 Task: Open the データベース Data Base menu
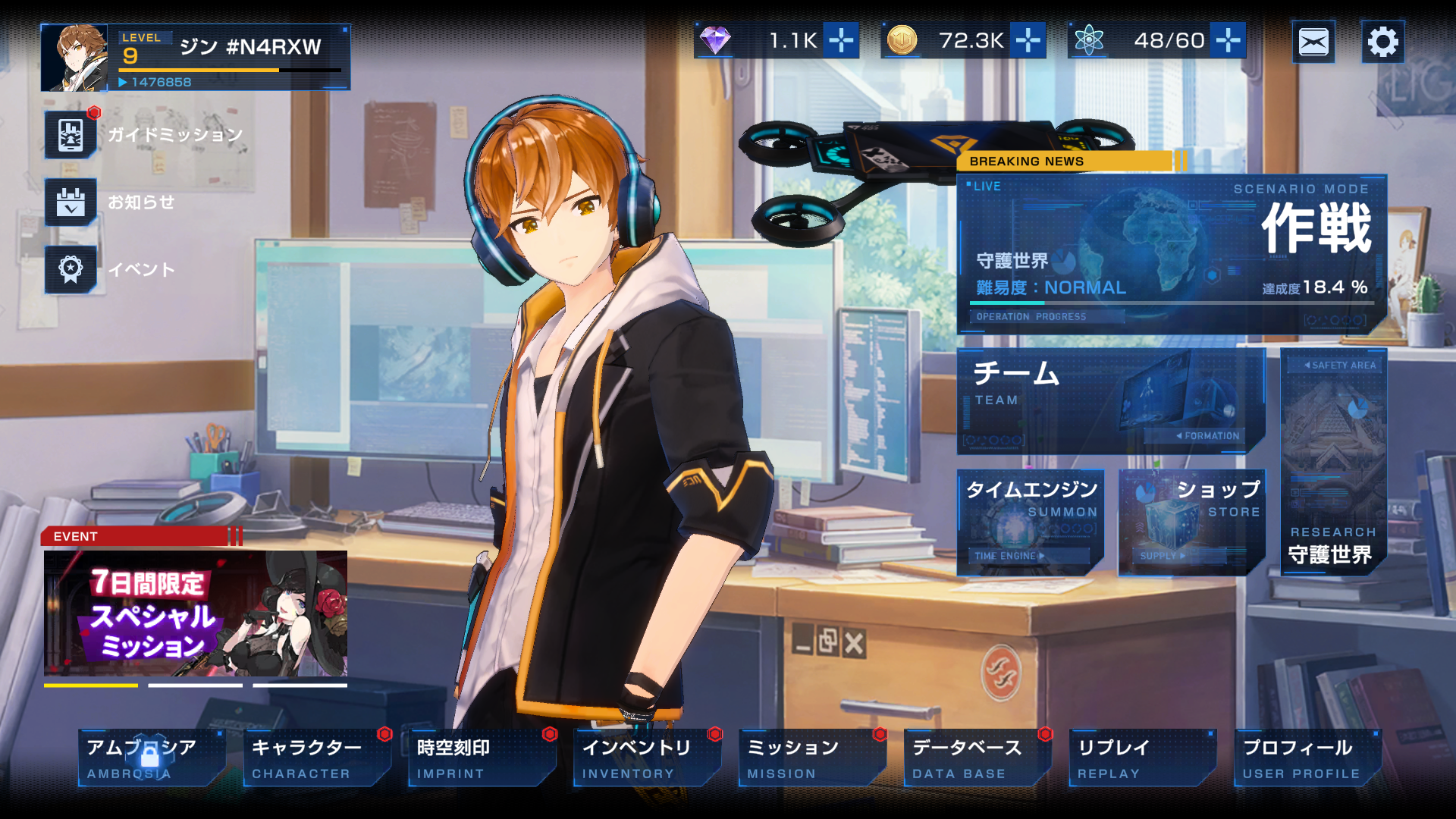tap(977, 758)
